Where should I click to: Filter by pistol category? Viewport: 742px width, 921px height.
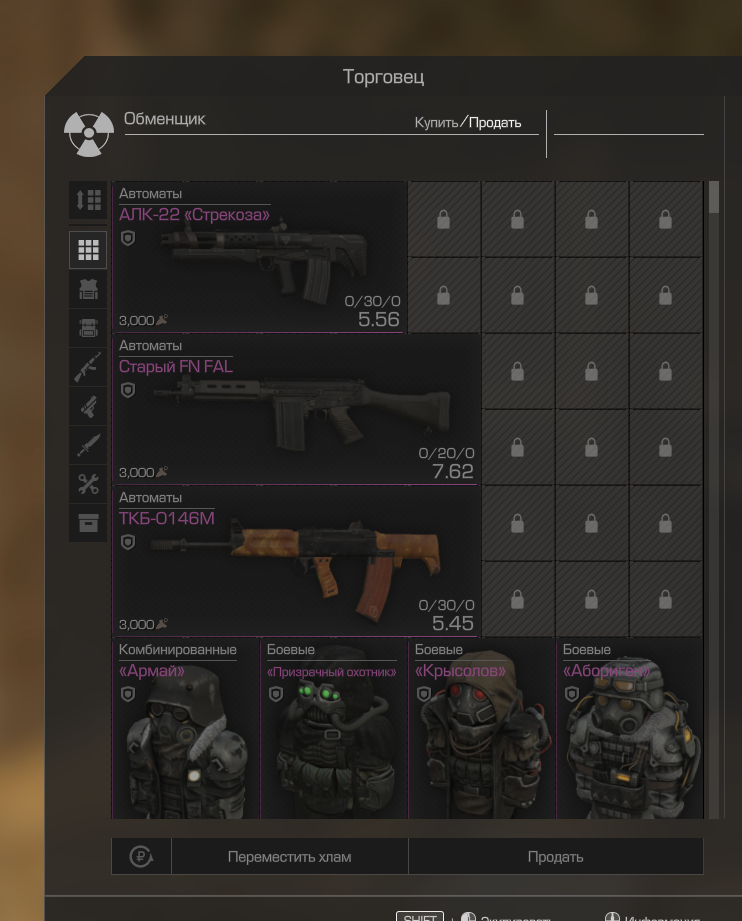[88, 406]
